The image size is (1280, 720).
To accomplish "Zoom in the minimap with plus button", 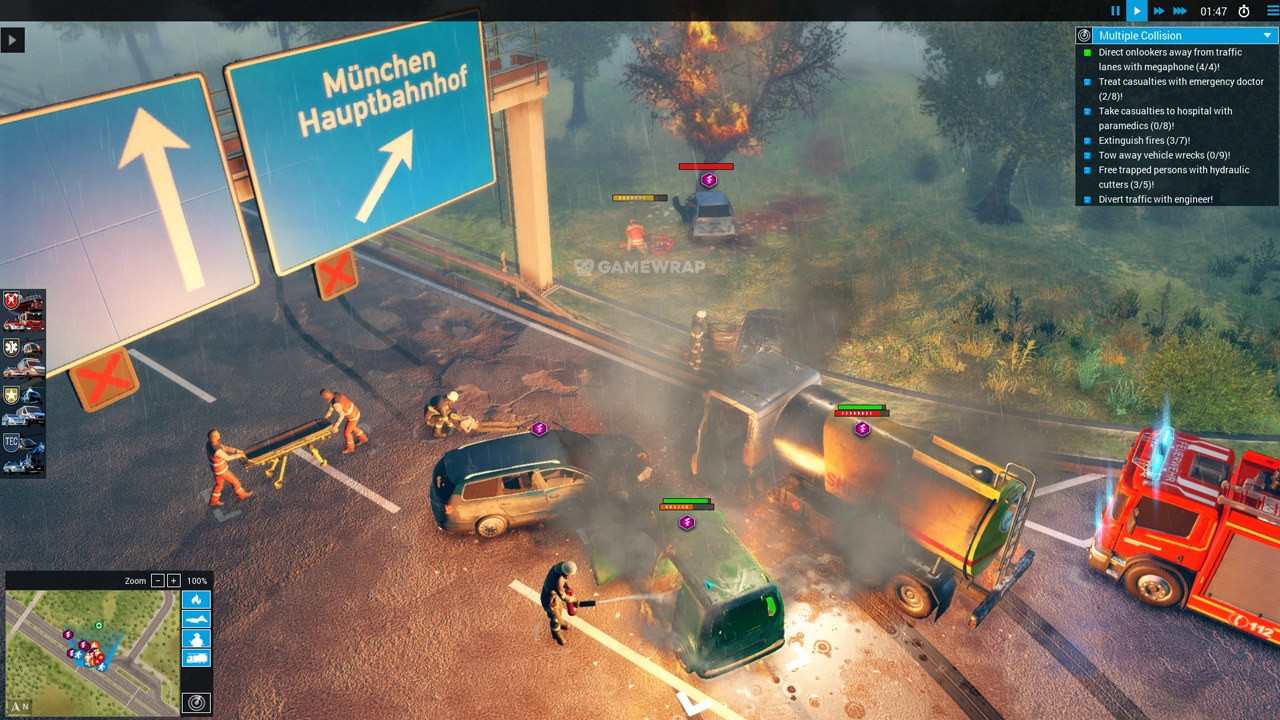I will (173, 581).
